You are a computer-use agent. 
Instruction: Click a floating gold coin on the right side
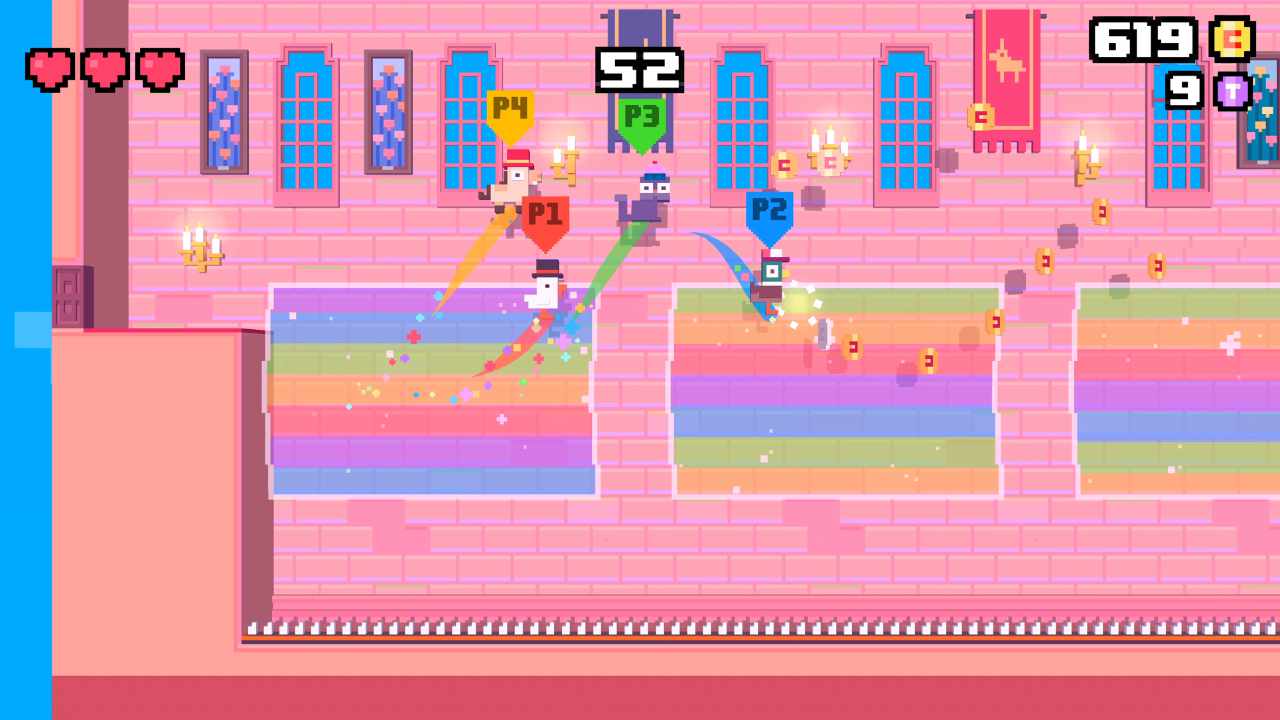pyautogui.click(x=1046, y=263)
